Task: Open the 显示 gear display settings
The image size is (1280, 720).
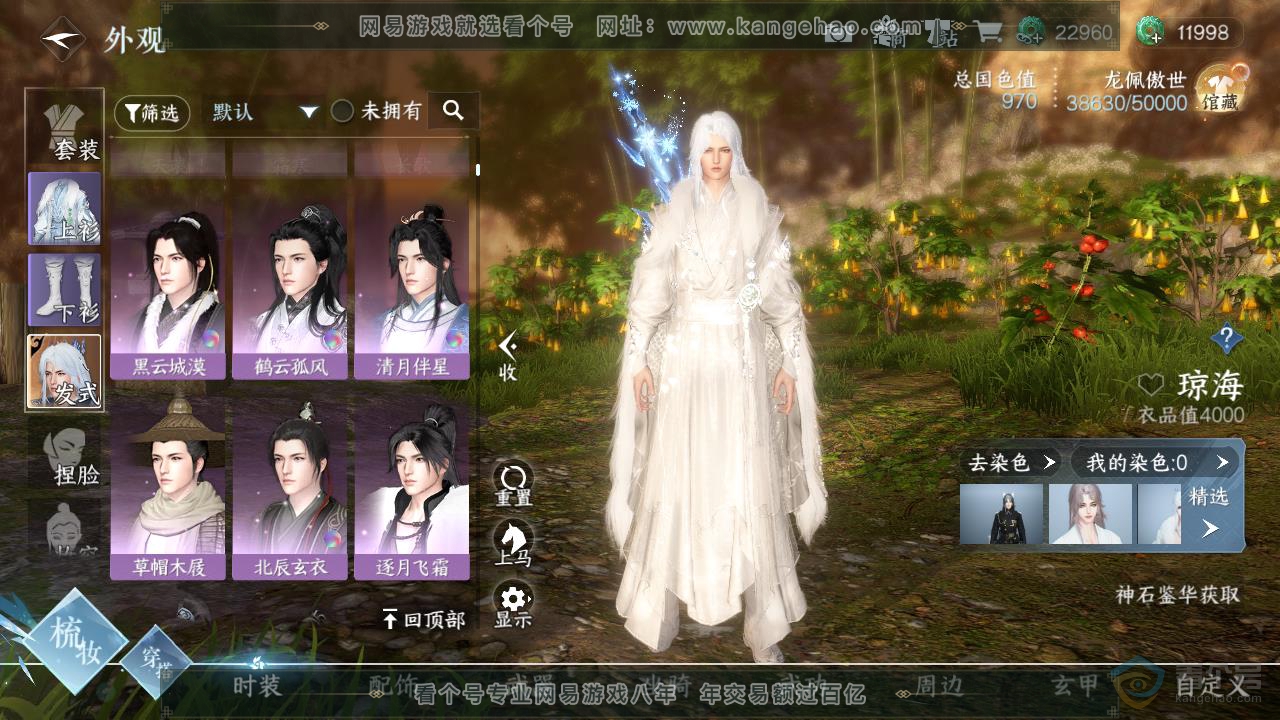Action: click(x=513, y=605)
